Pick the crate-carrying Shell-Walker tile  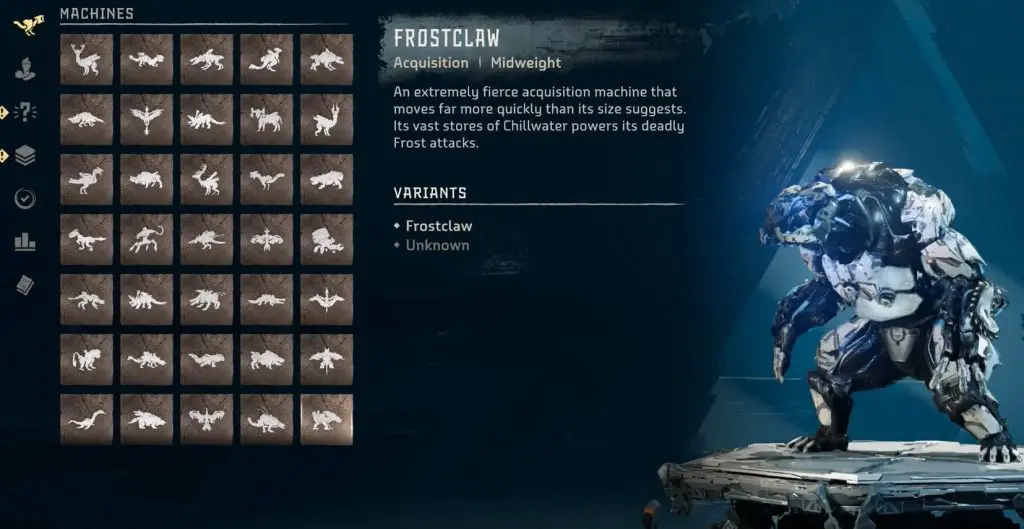coord(326,239)
